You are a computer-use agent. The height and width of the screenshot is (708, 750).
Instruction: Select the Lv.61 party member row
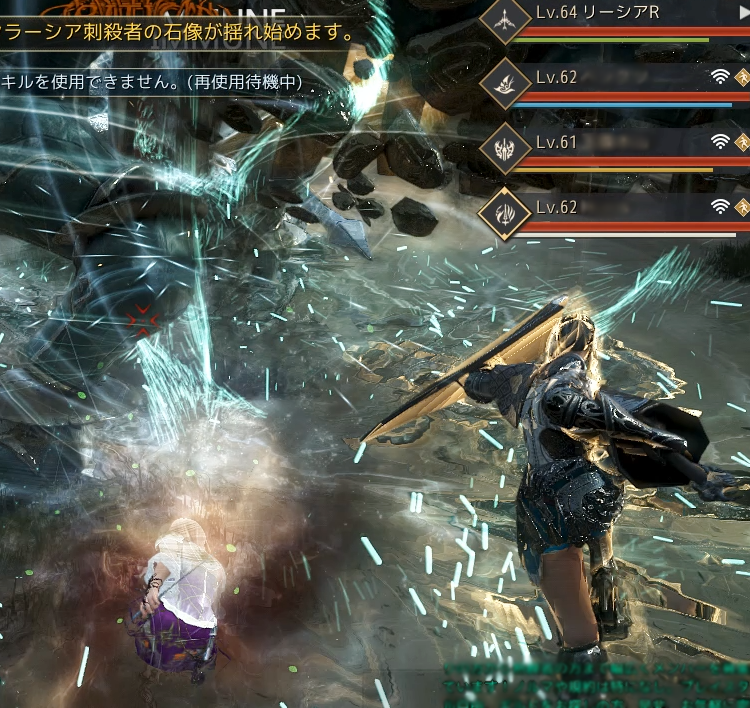coord(620,143)
